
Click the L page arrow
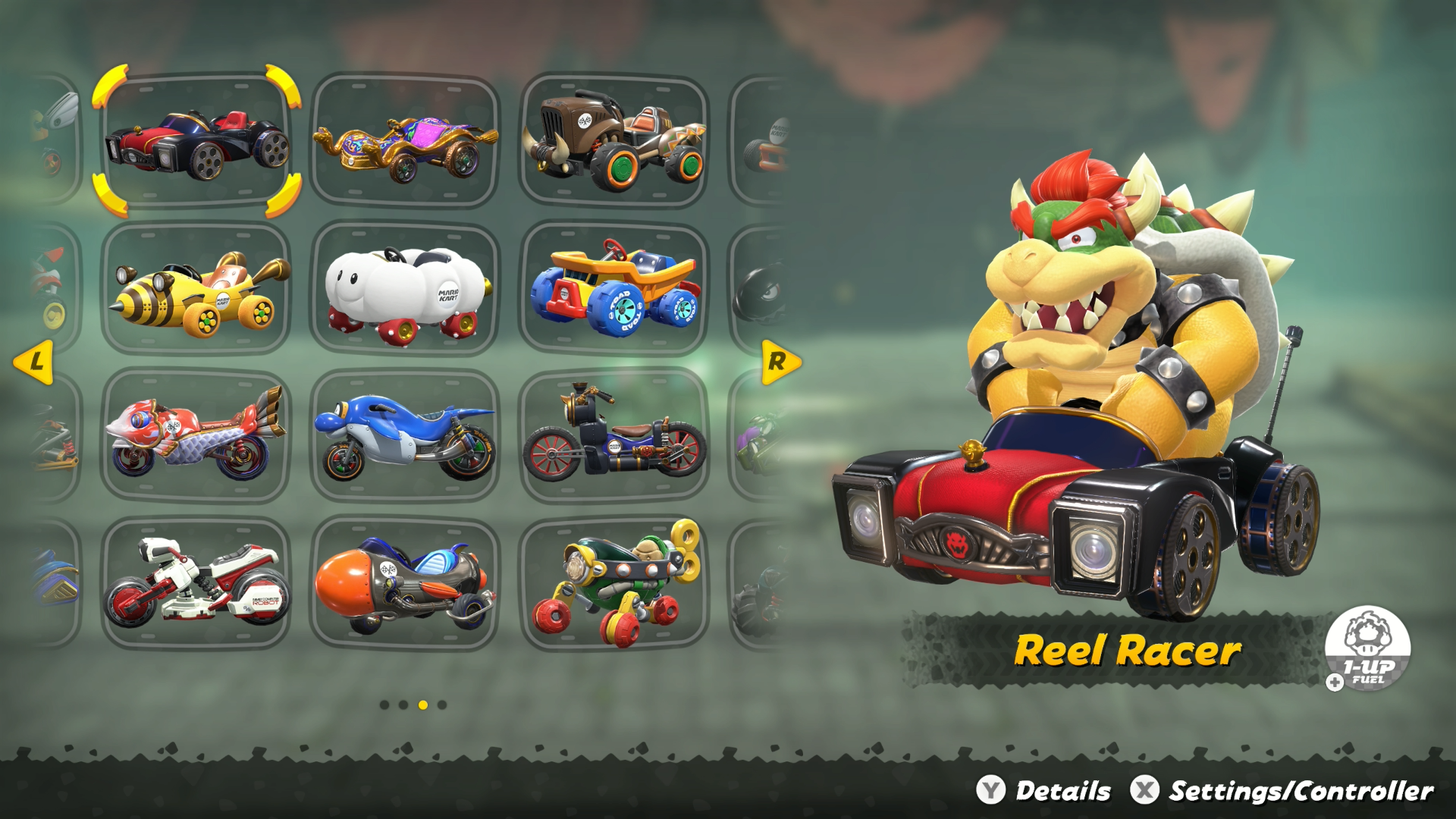tap(34, 362)
